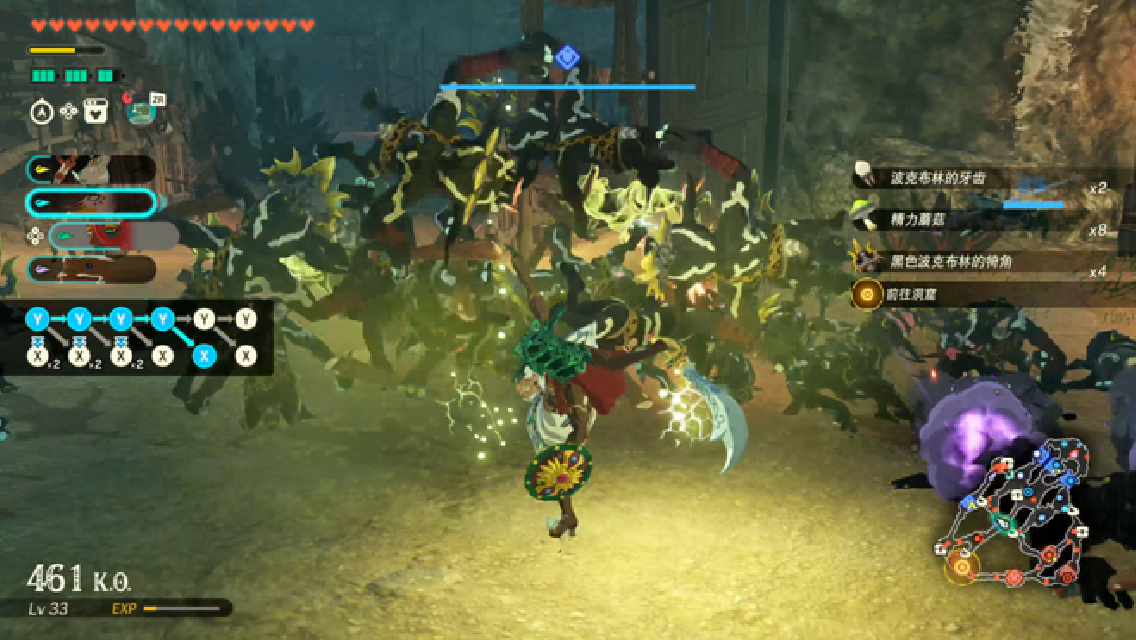The image size is (1136, 640).
Task: Click the white box icon with a heart
Action: 96,111
